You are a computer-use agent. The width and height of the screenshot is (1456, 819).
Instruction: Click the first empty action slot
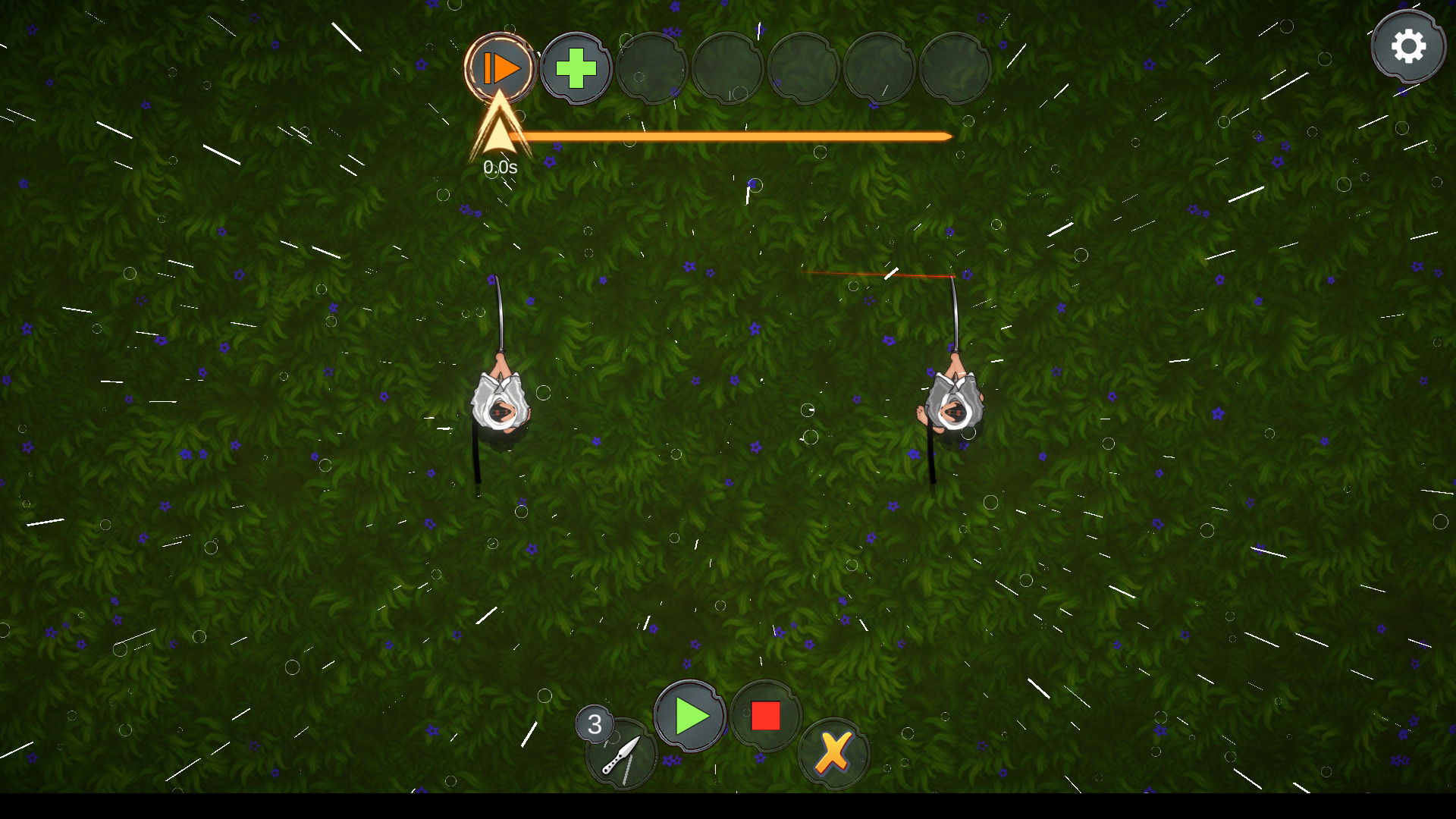(652, 67)
